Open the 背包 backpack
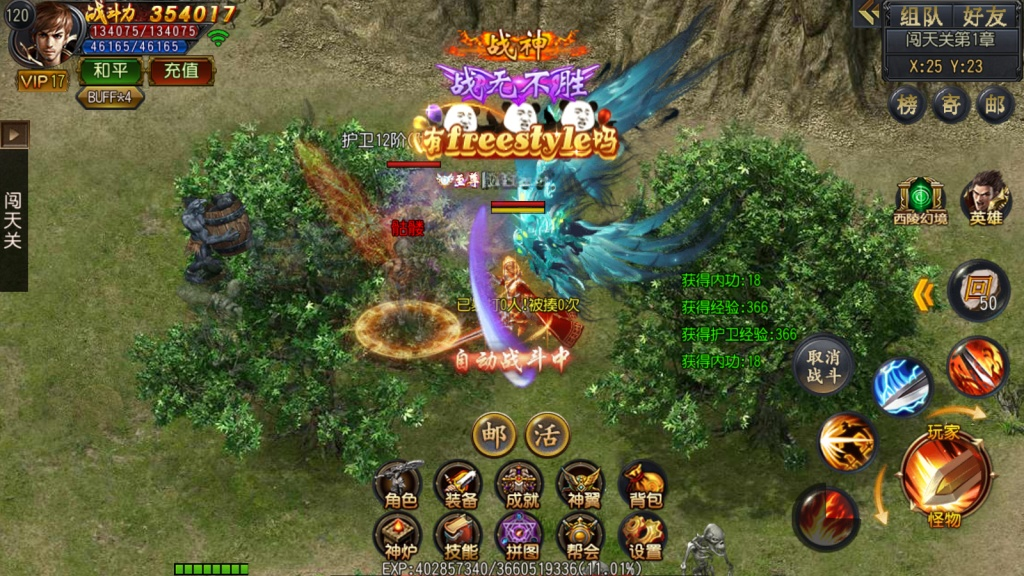This screenshot has width=1024, height=576. click(x=642, y=486)
